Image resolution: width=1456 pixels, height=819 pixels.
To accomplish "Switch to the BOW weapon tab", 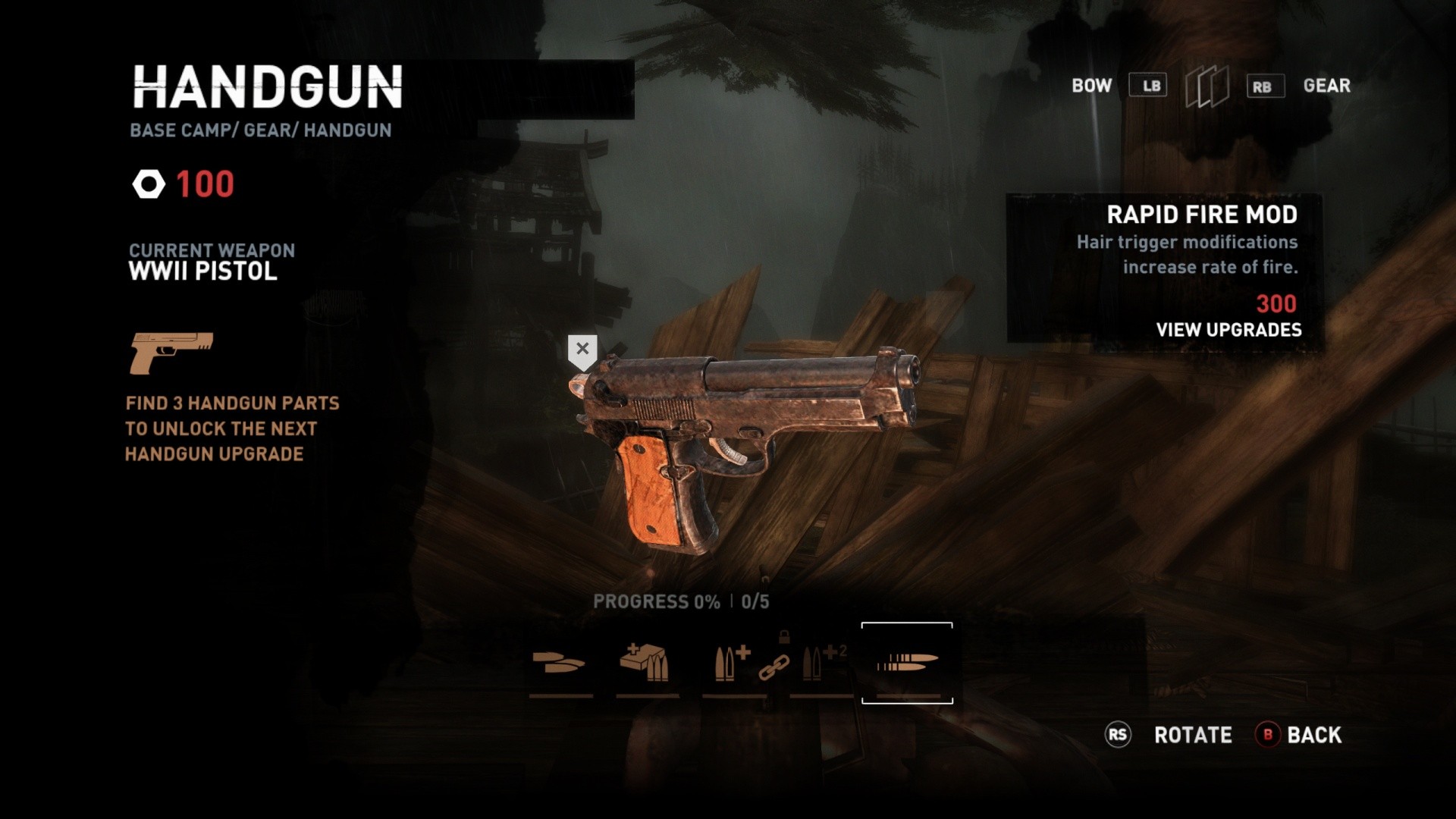I will pos(1090,86).
